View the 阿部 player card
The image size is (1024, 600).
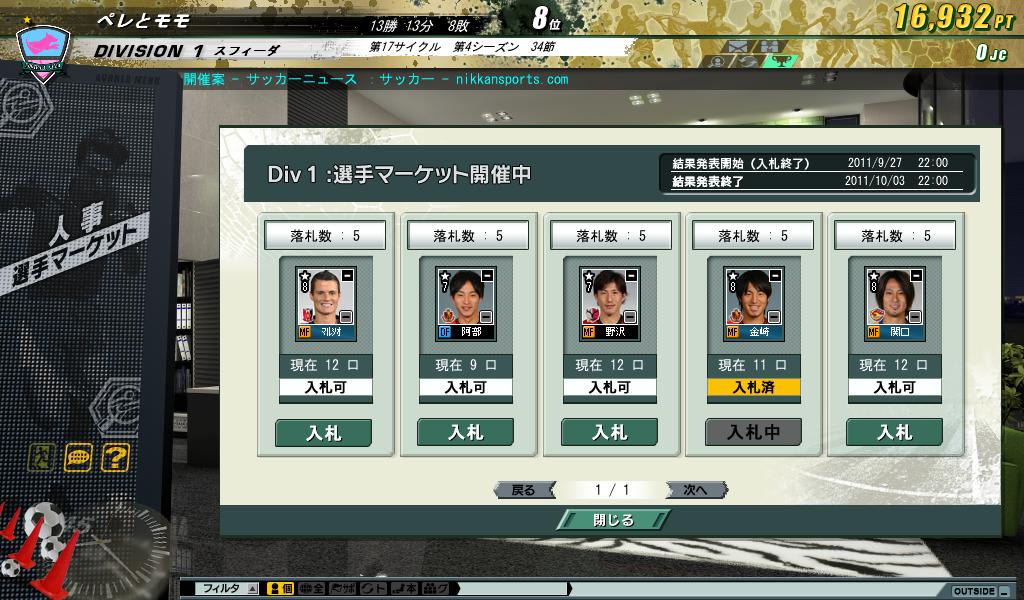point(465,305)
